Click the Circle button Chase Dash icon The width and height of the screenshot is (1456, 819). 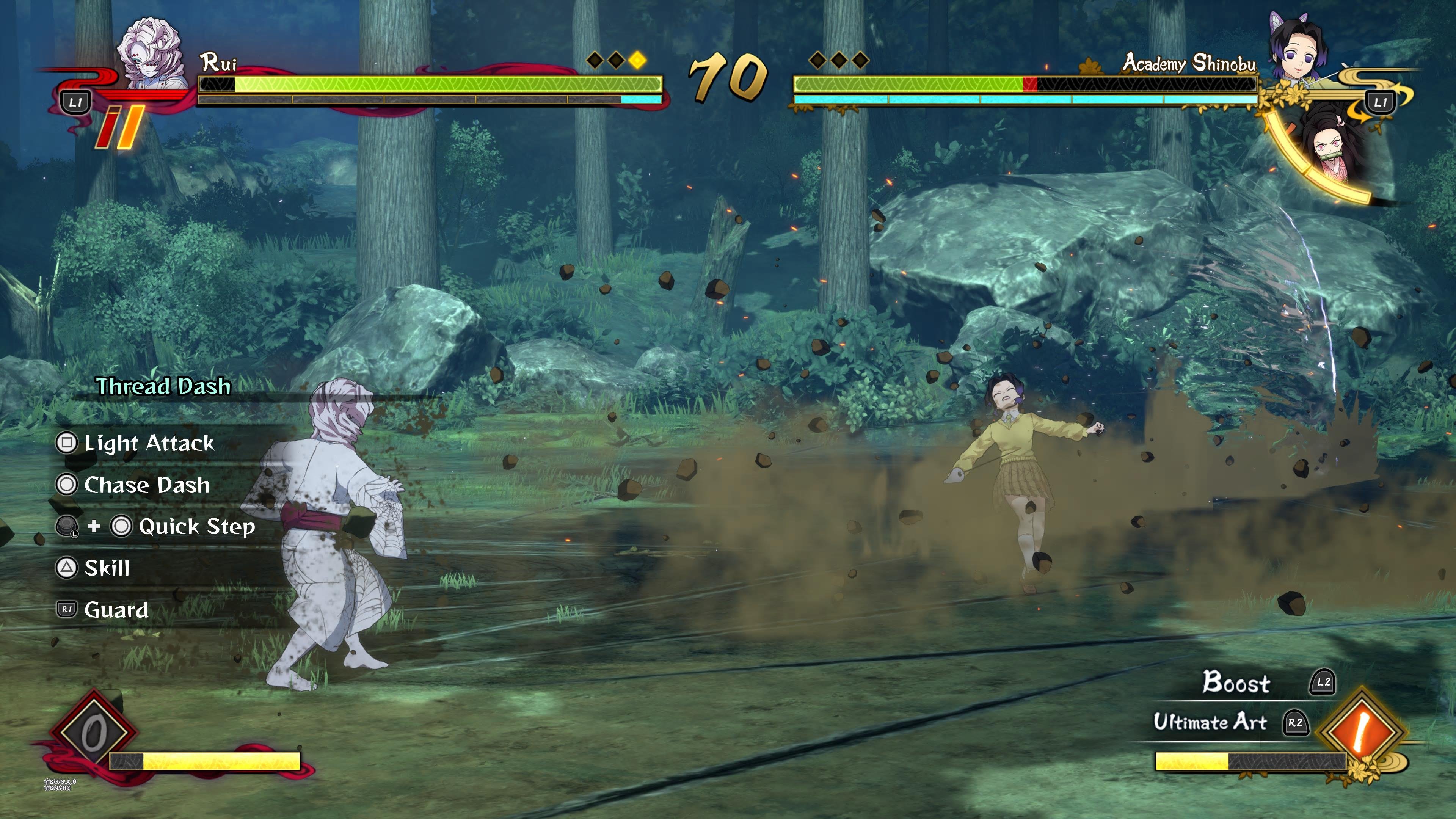click(x=67, y=485)
